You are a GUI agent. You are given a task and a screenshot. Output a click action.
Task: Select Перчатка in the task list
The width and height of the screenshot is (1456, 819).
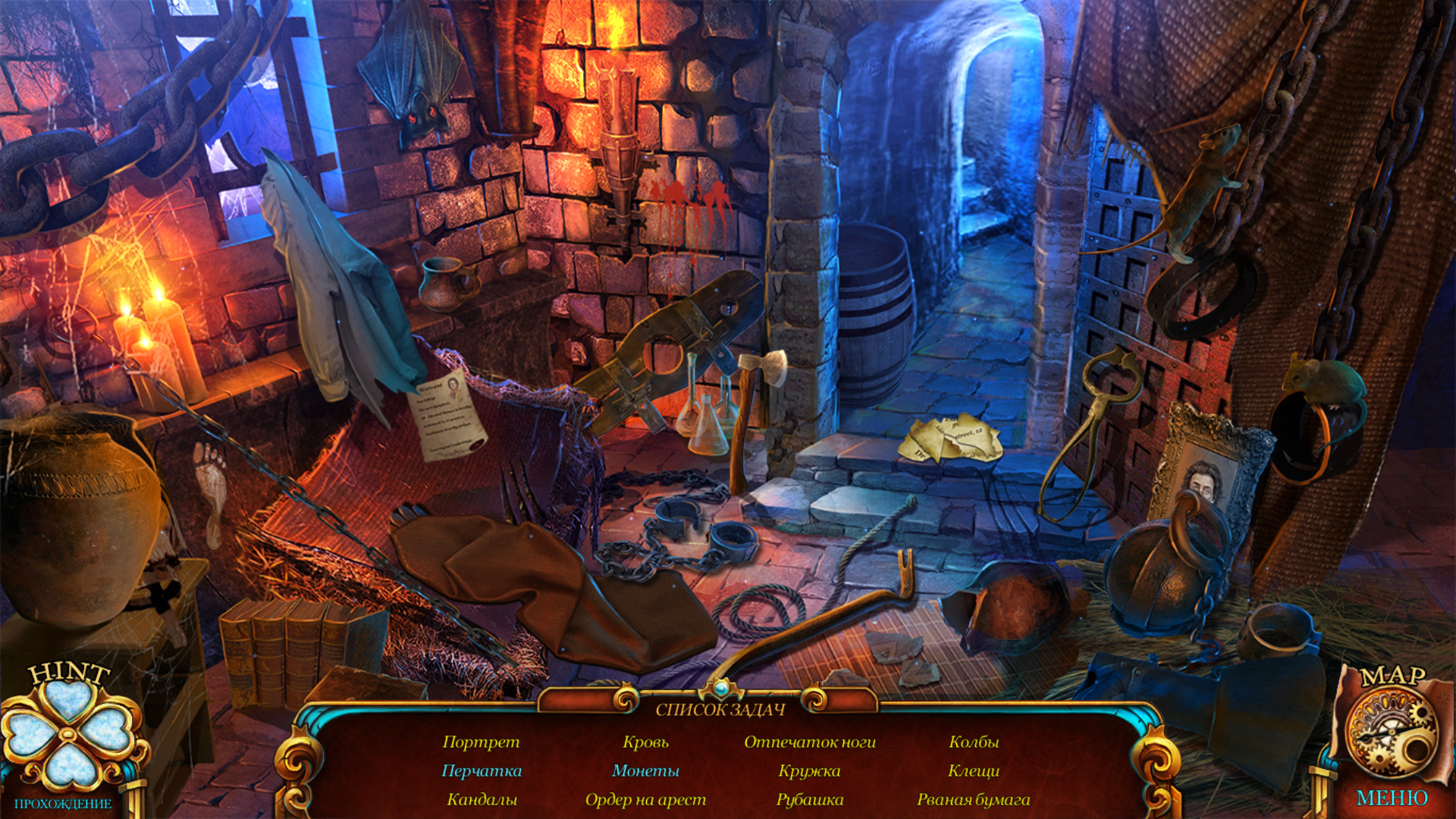[x=482, y=770]
